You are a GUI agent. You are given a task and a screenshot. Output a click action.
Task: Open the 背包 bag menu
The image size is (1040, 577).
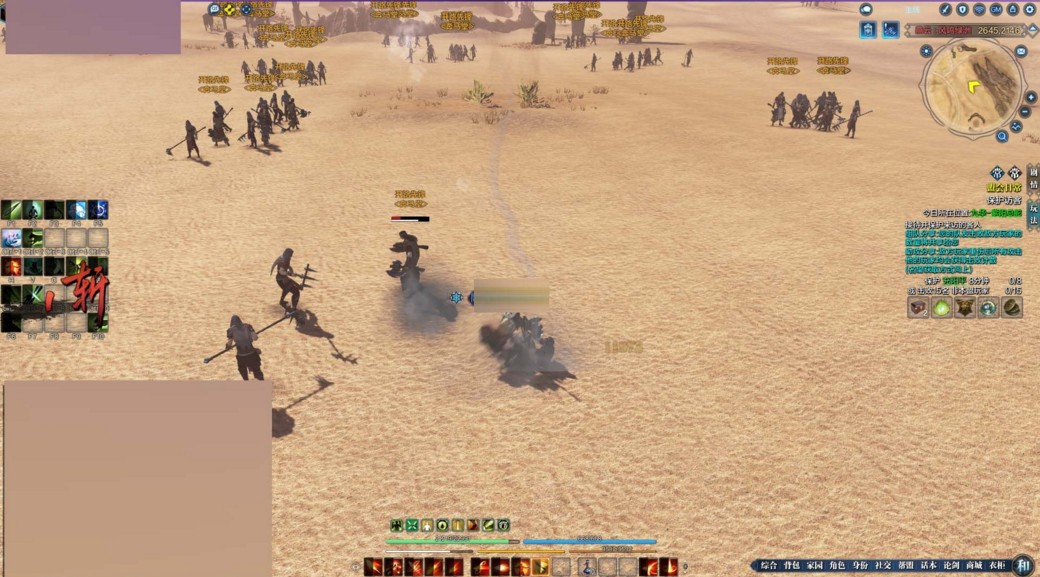pyautogui.click(x=791, y=566)
